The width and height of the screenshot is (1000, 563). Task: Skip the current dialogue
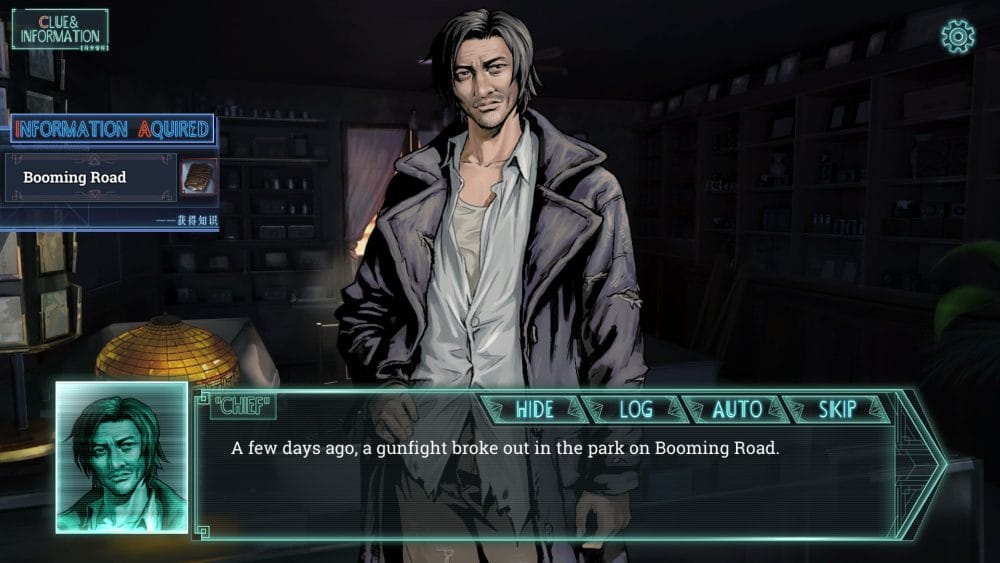pyautogui.click(x=837, y=409)
